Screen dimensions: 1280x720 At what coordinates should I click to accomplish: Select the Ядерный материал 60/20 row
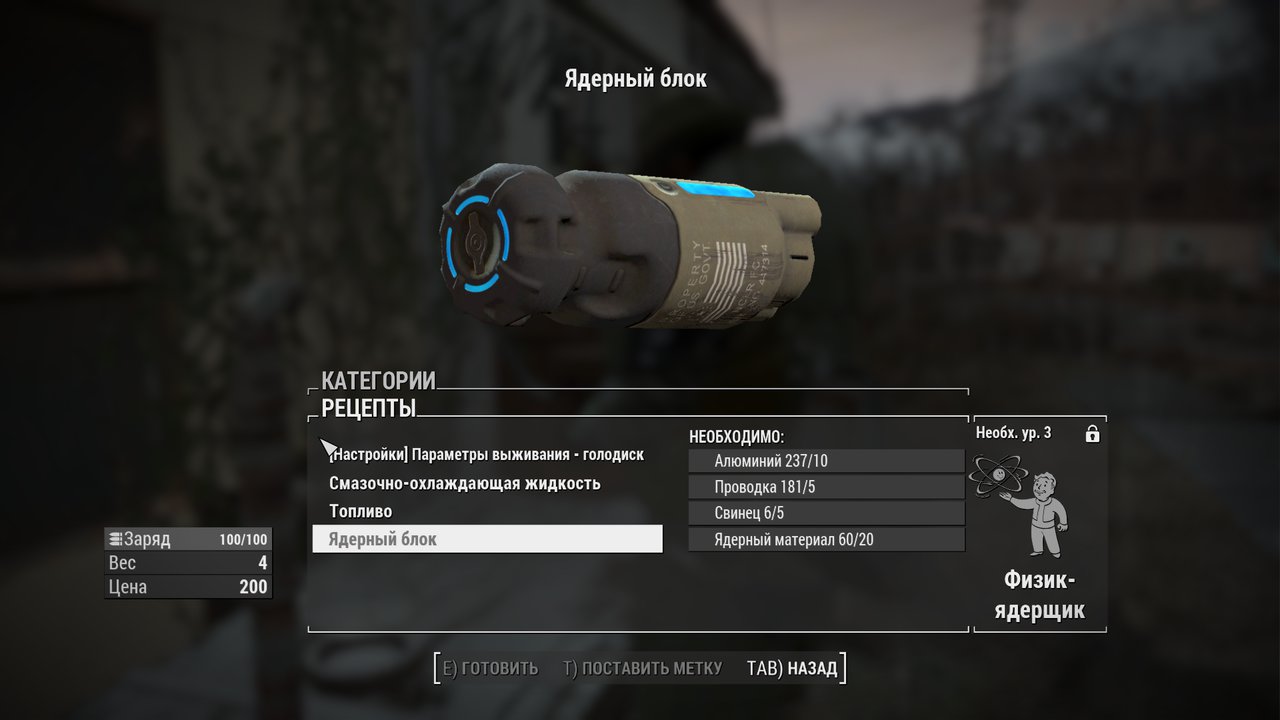[826, 540]
